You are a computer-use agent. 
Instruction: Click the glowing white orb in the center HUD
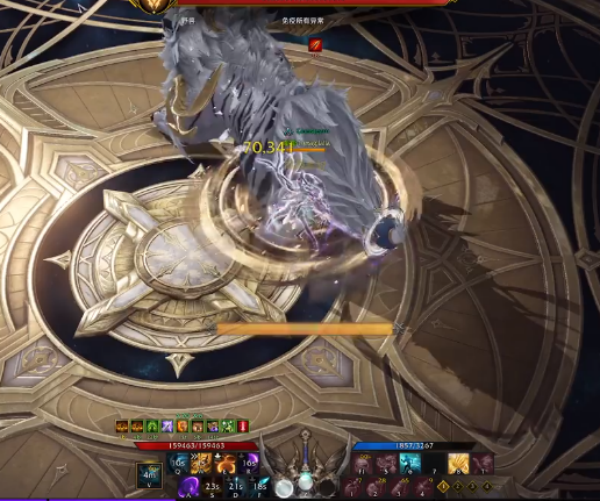[283, 487]
